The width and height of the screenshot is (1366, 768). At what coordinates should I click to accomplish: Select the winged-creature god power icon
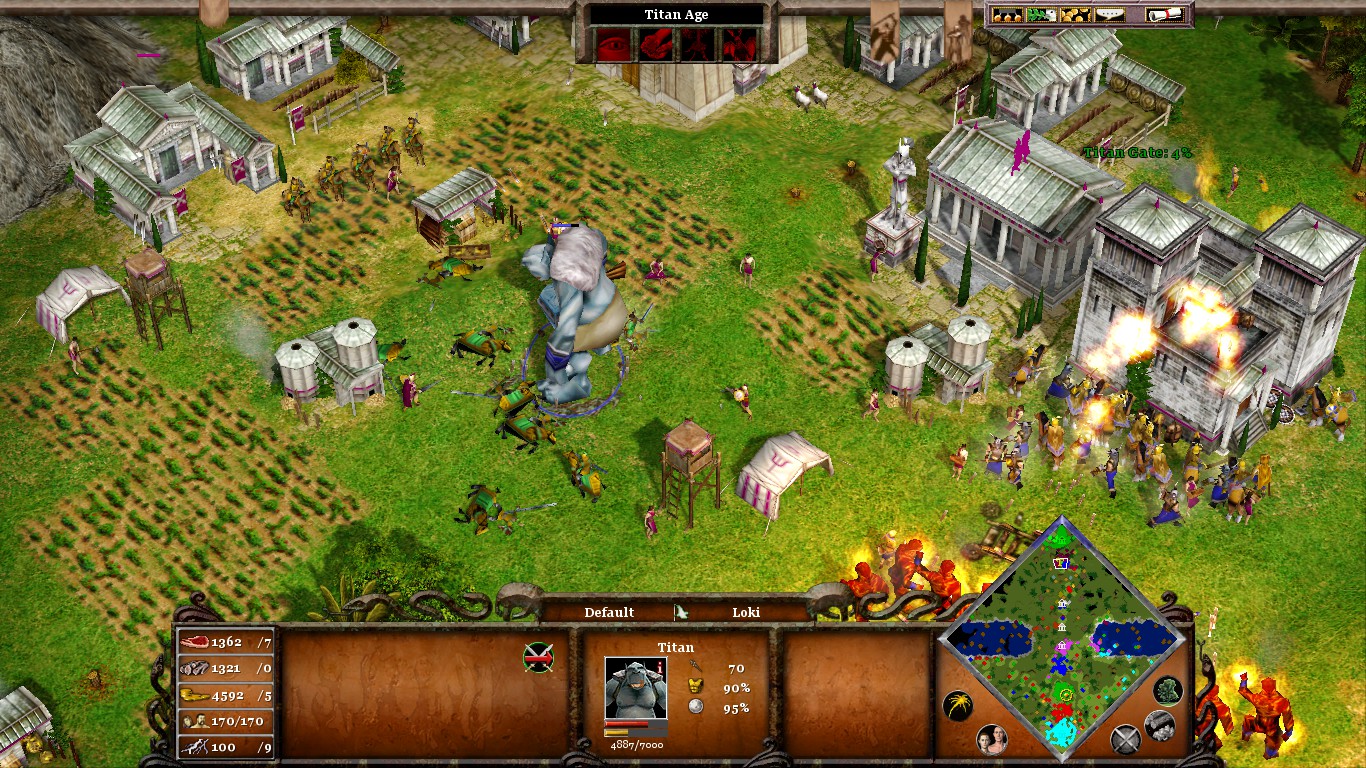[x=740, y=45]
